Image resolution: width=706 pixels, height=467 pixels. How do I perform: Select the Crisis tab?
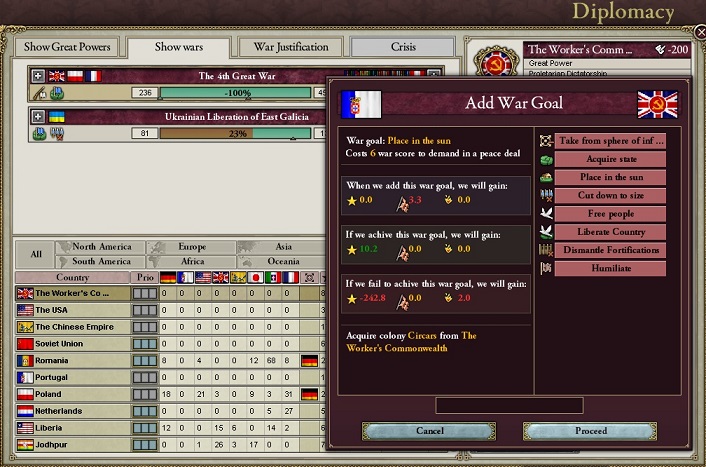[x=401, y=47]
